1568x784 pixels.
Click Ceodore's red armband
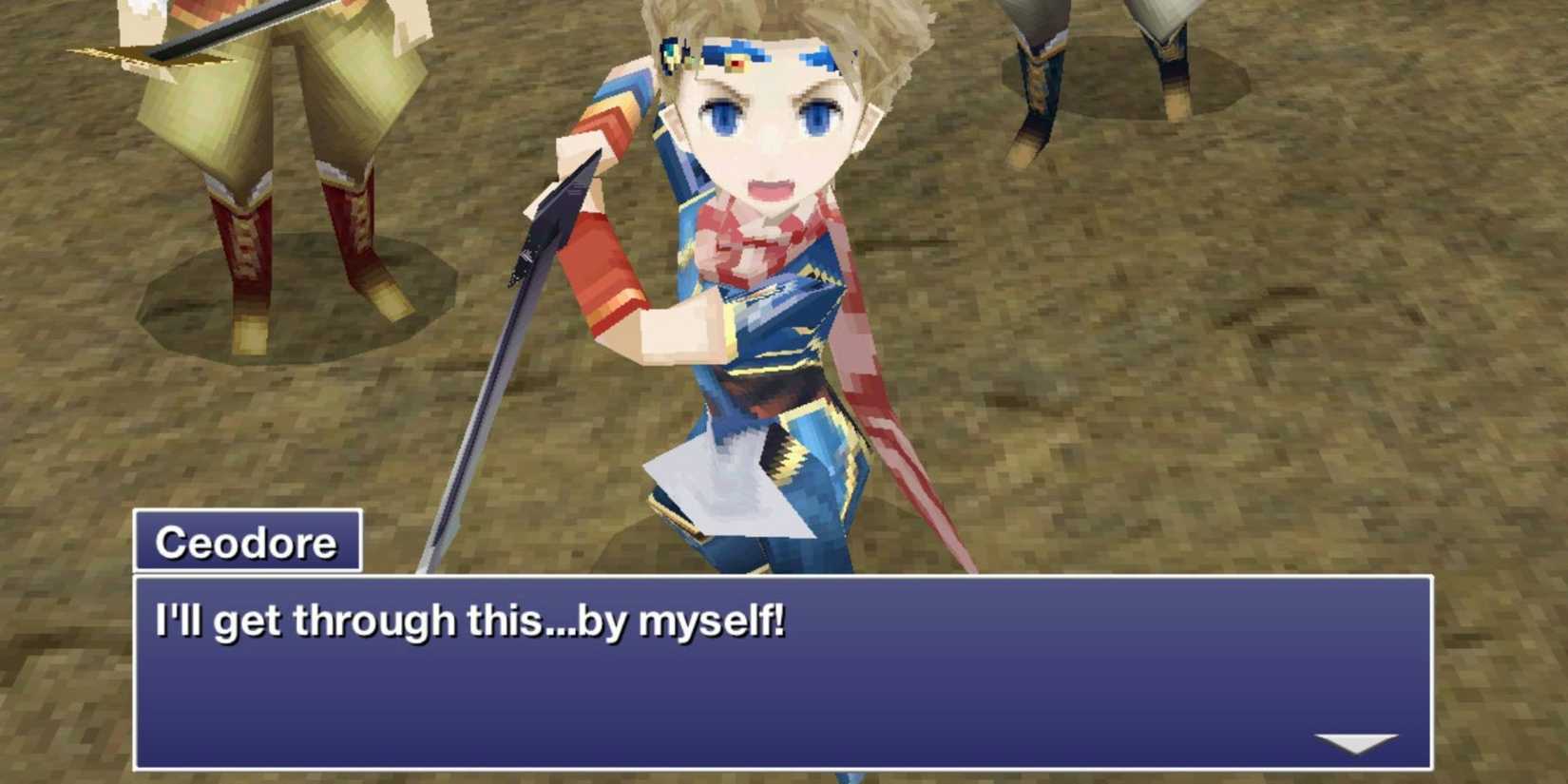point(608,257)
